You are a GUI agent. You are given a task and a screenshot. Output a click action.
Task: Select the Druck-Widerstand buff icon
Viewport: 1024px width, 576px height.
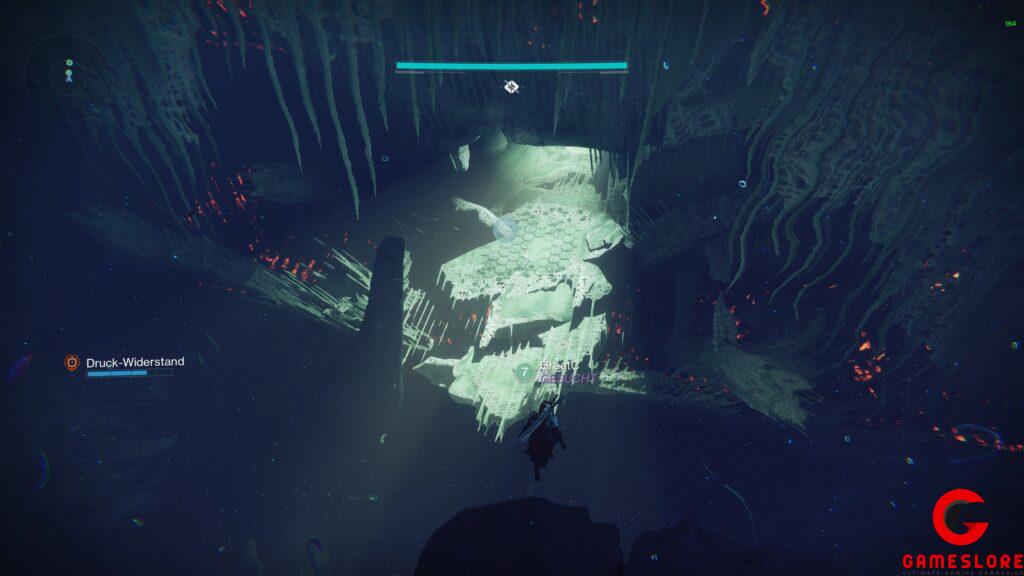[72, 363]
